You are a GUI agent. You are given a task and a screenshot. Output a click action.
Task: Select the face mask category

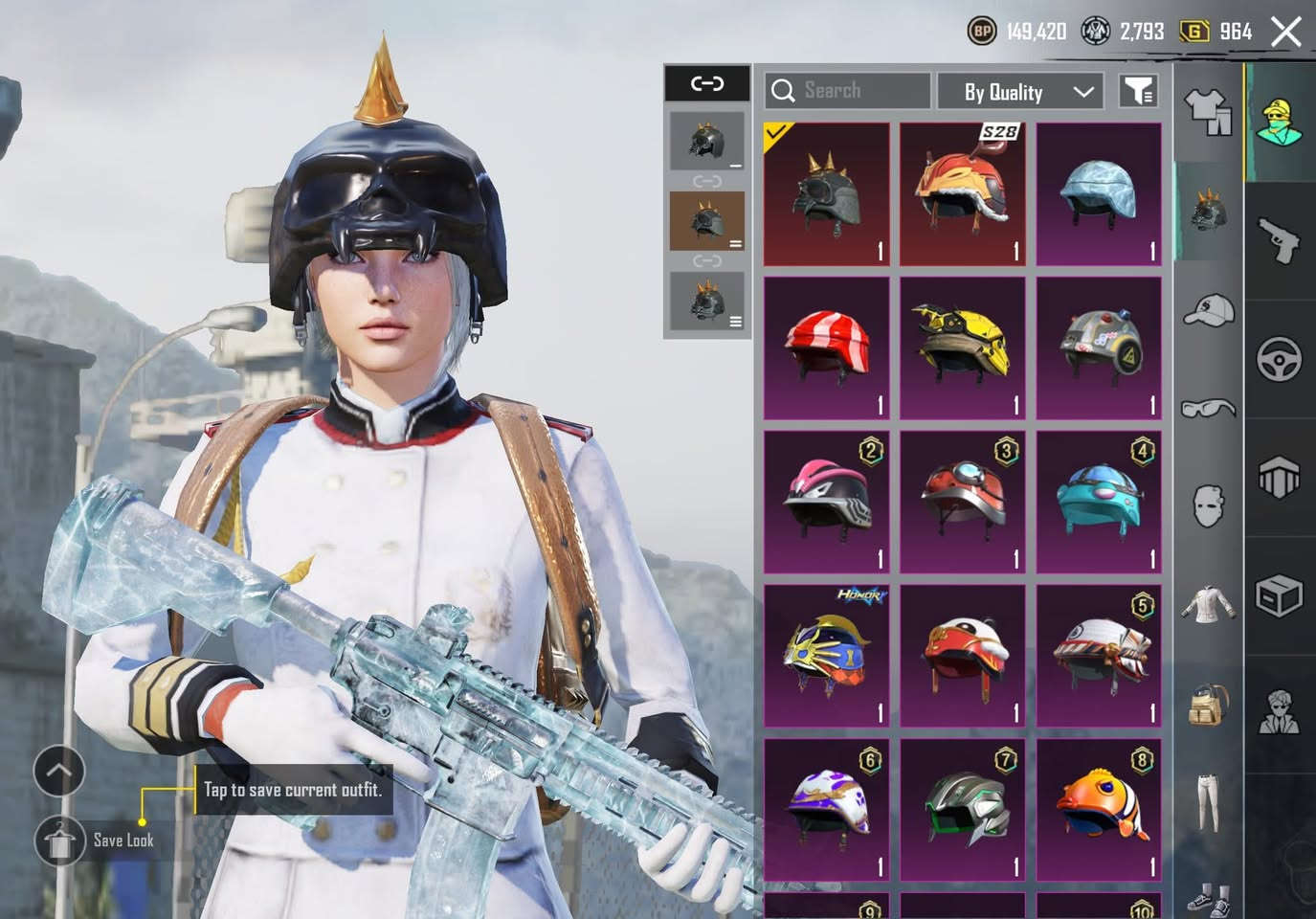pos(1208,504)
